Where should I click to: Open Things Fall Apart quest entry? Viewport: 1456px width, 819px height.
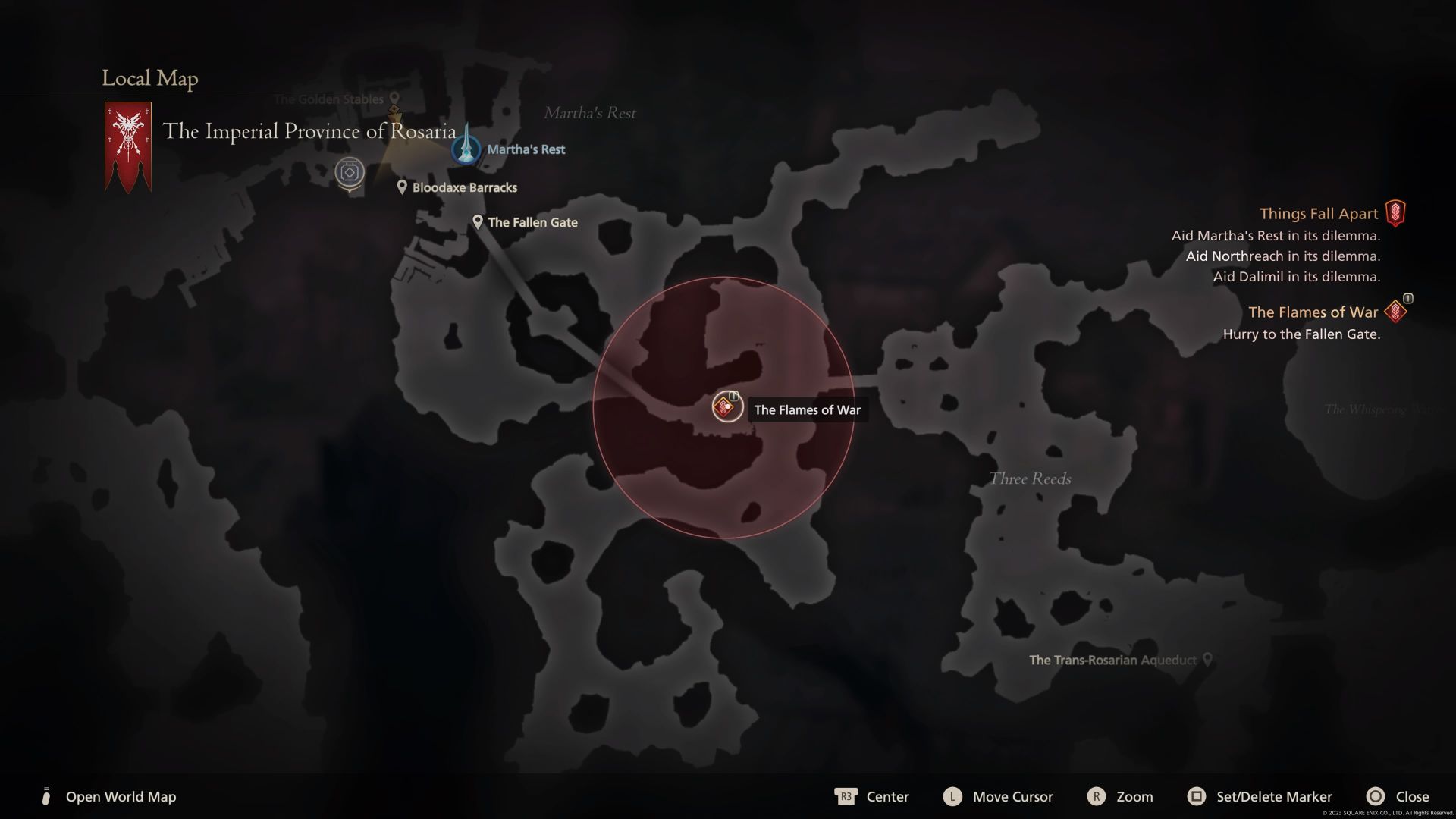1319,214
